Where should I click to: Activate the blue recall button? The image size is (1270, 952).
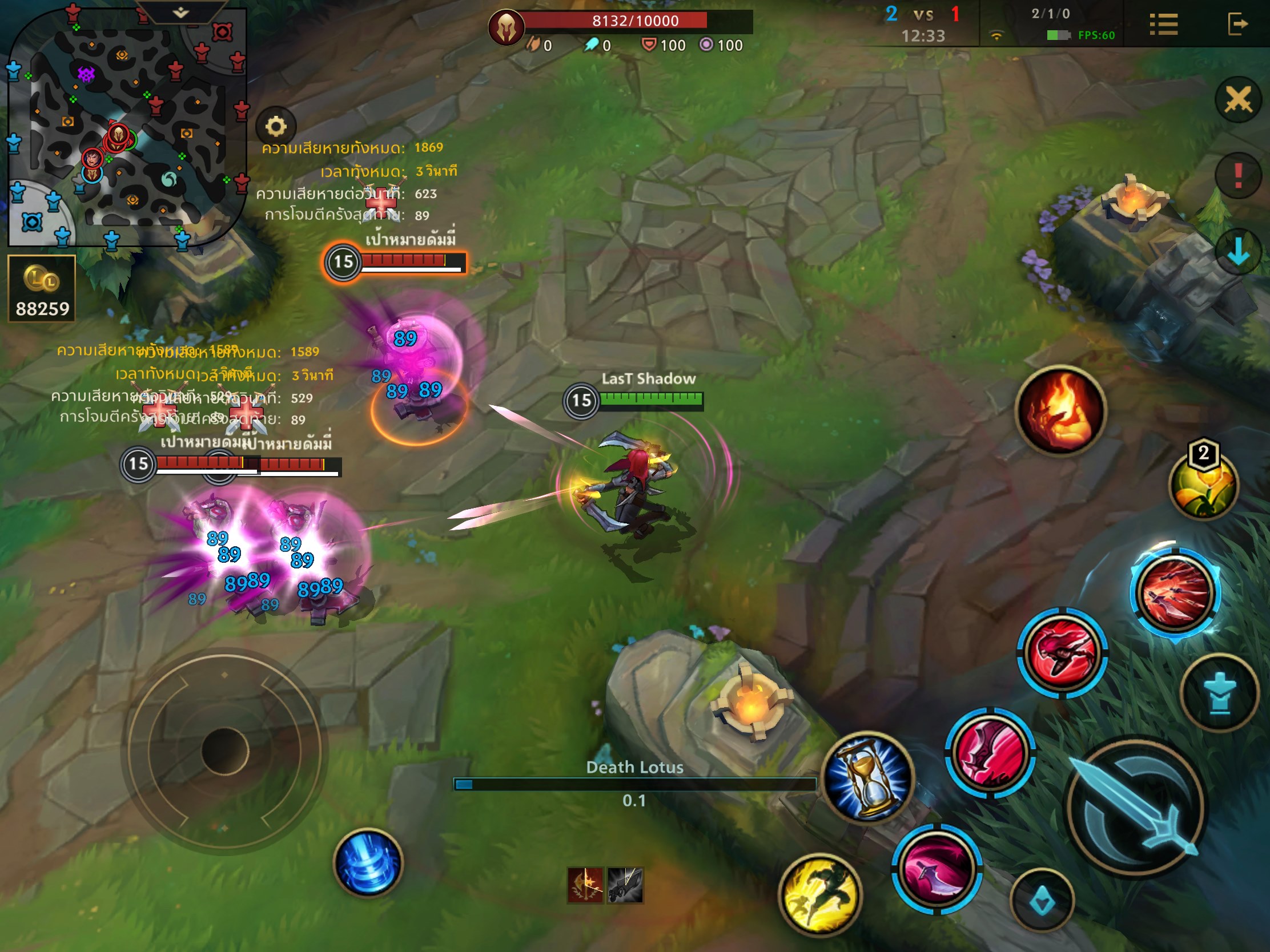(x=368, y=862)
